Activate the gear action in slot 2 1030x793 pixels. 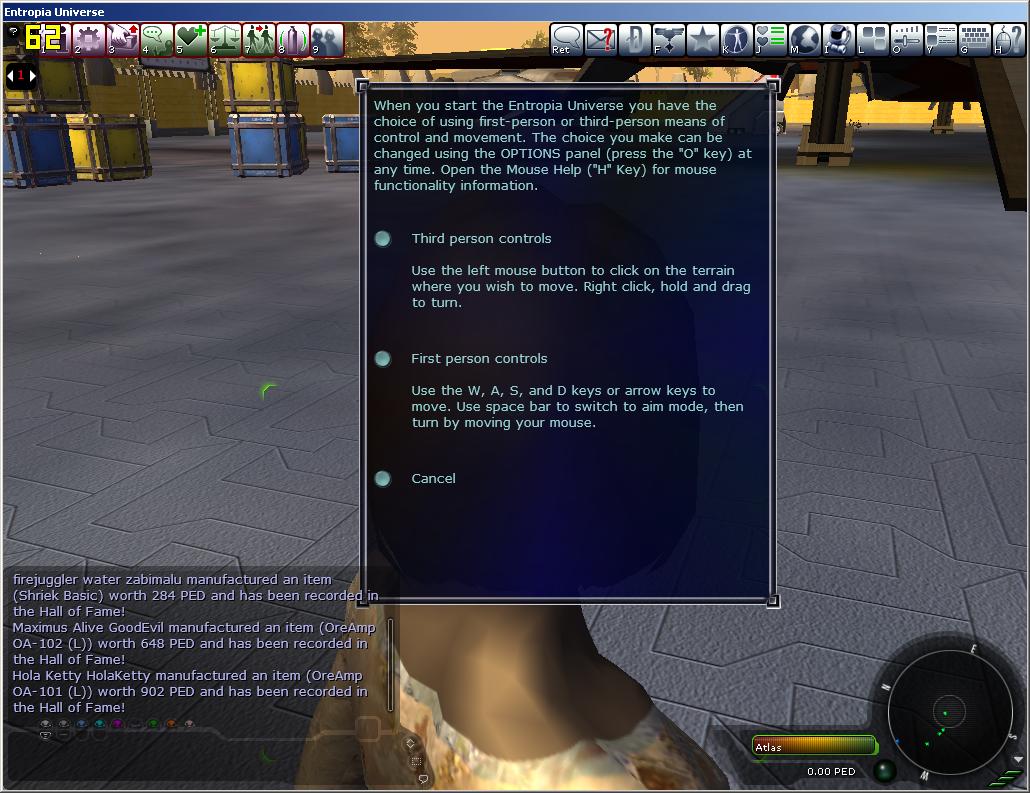click(88, 39)
